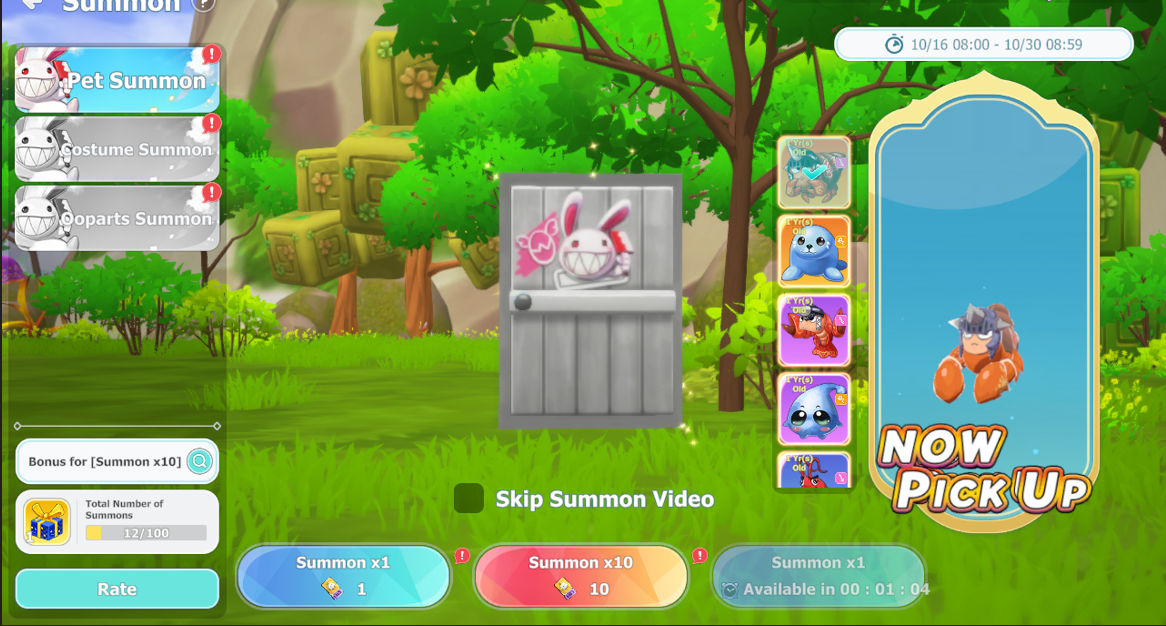Open the Ooparts Summon tab
This screenshot has width=1166, height=626.
117,218
